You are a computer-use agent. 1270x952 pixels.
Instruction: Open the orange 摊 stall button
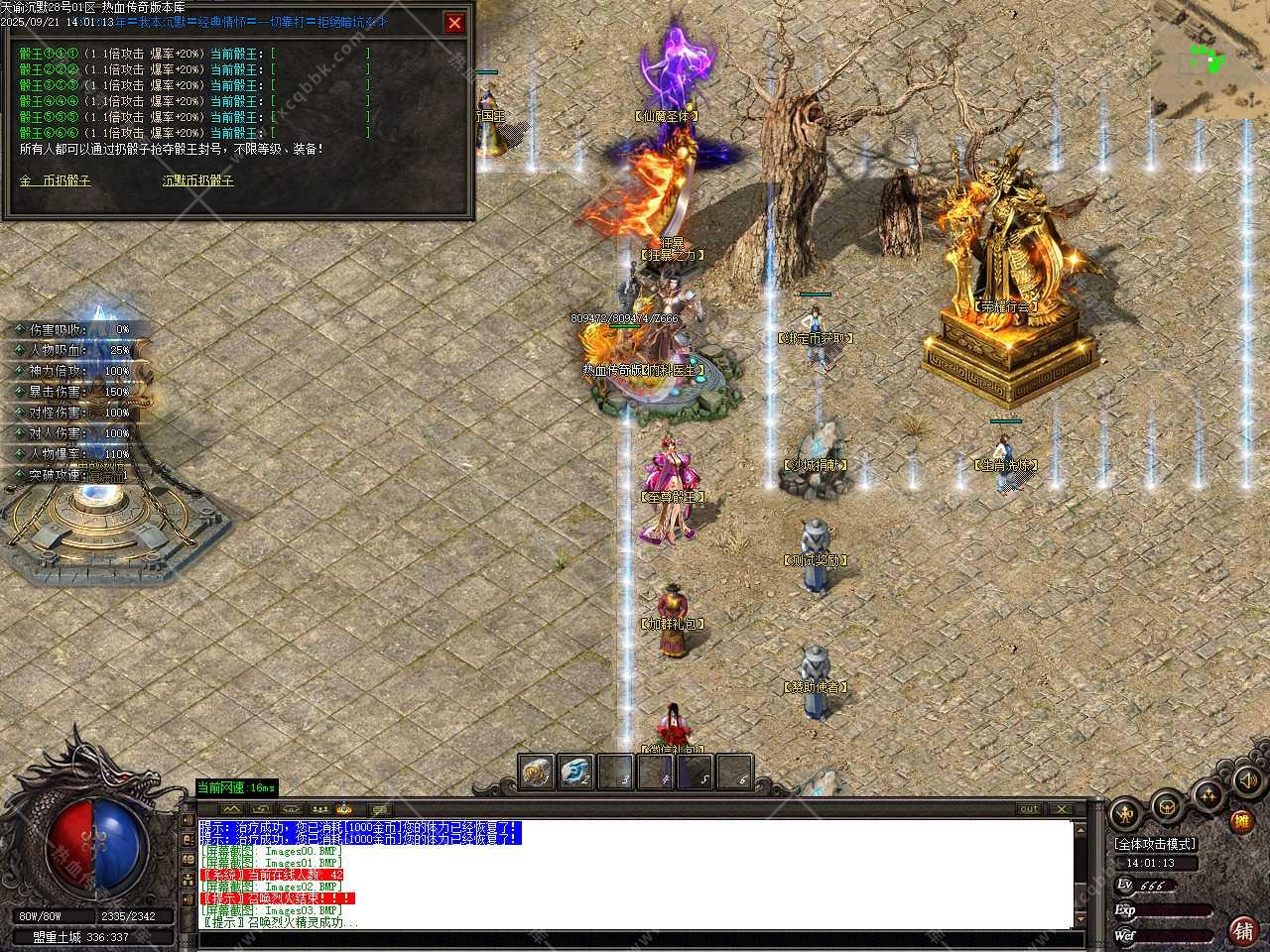pos(1240,822)
